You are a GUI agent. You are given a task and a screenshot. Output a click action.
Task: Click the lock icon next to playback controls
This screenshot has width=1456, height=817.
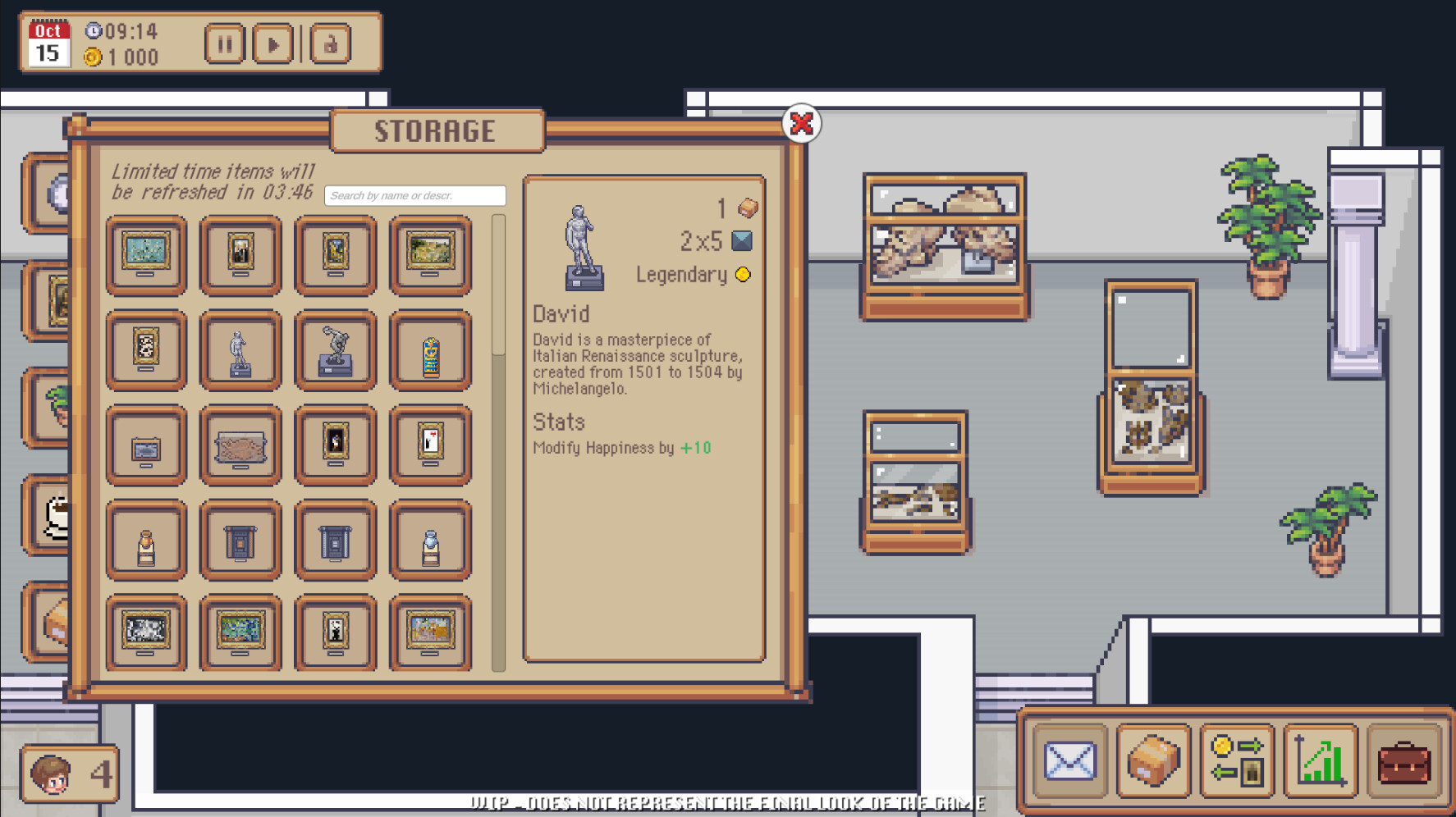[x=331, y=45]
